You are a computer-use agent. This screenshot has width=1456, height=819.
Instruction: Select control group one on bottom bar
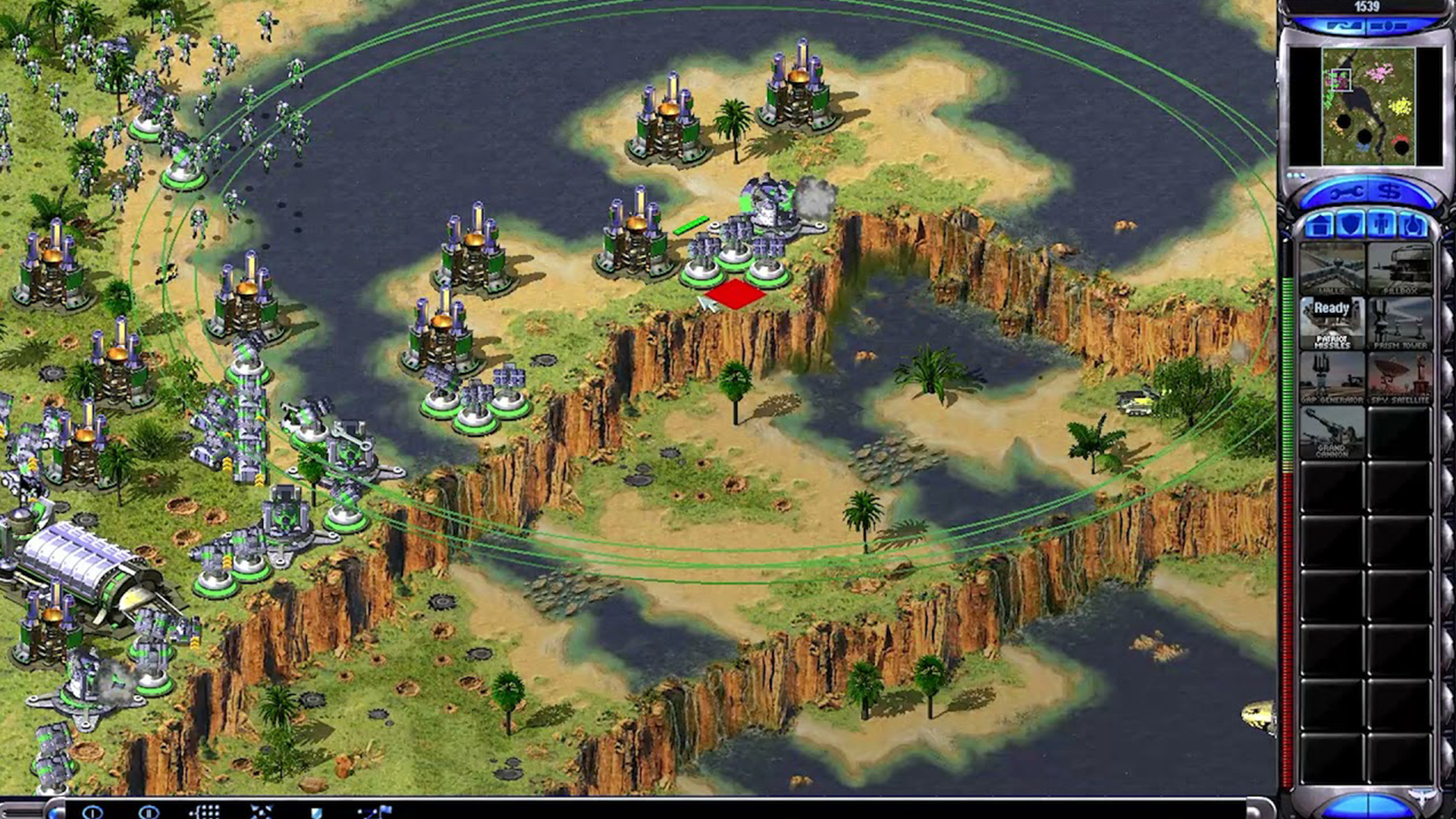(x=93, y=812)
